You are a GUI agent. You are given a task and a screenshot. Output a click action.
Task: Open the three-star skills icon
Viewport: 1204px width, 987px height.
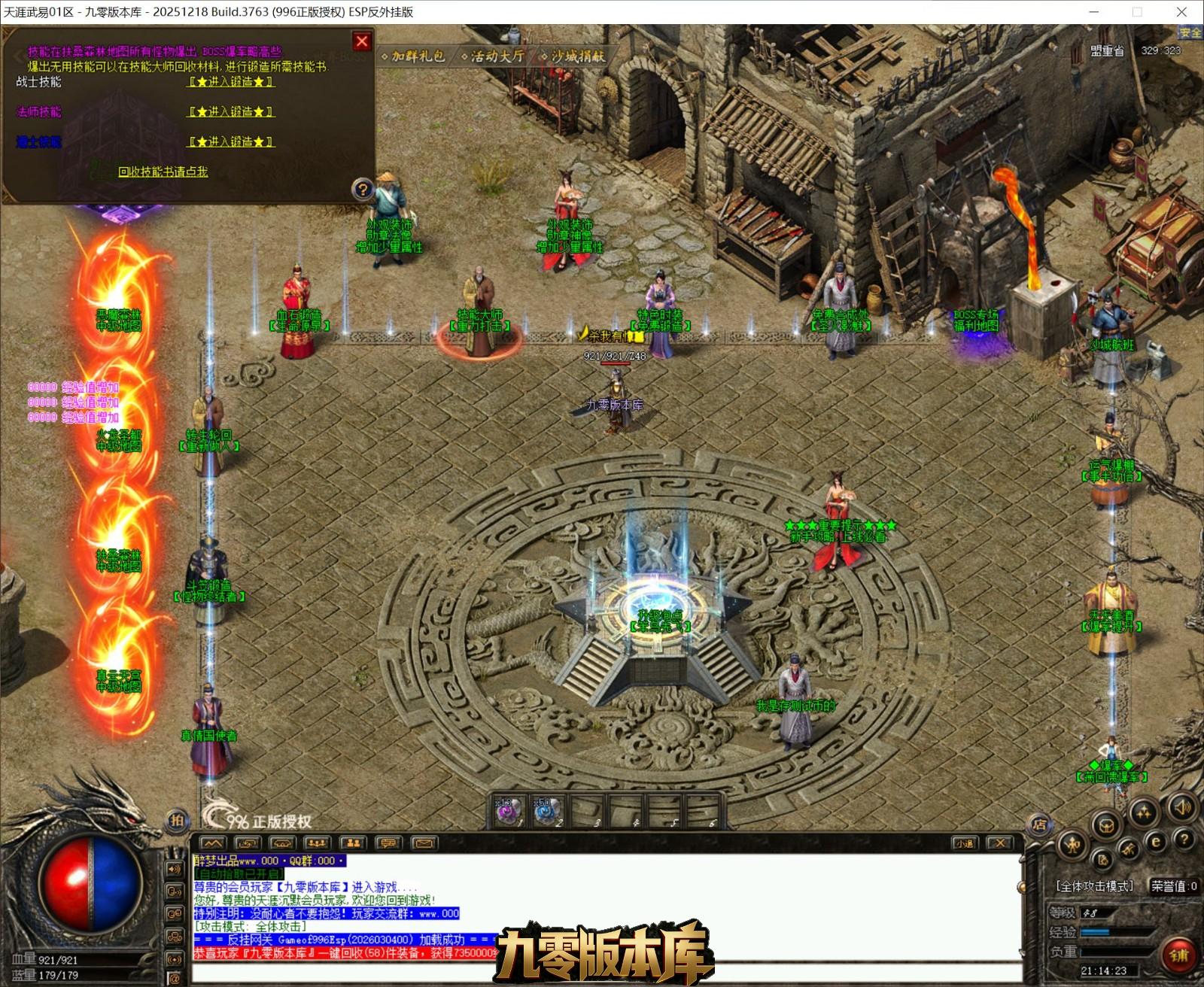pyautogui.click(x=1144, y=812)
